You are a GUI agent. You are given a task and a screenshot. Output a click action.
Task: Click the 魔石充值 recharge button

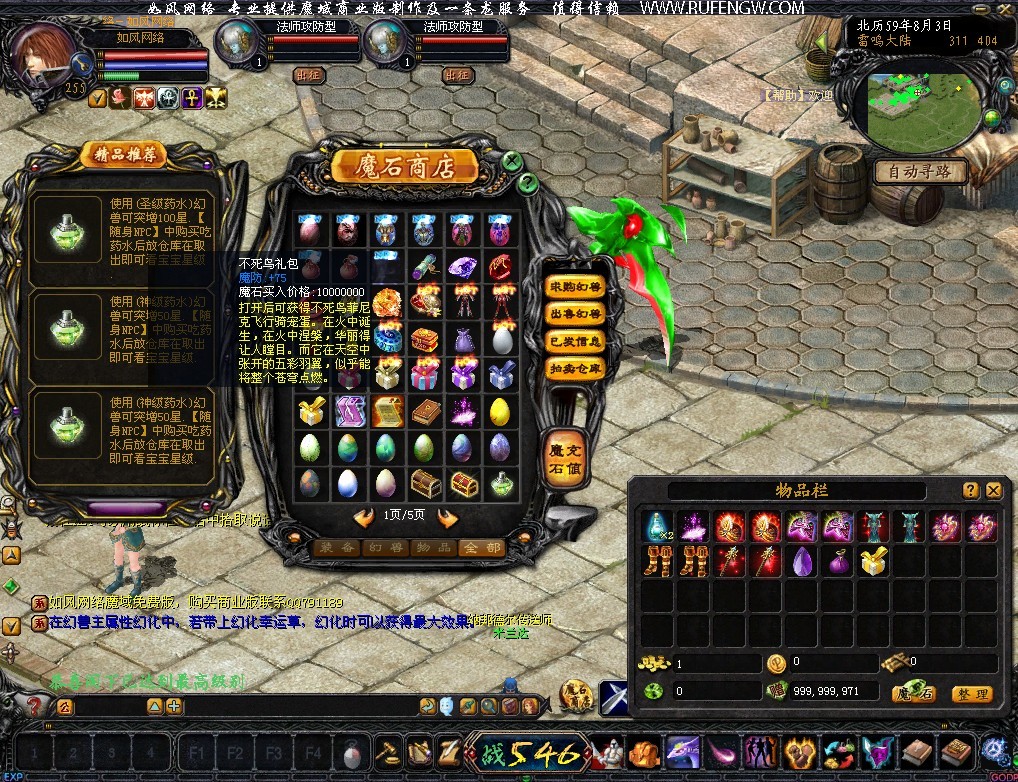tap(563, 460)
